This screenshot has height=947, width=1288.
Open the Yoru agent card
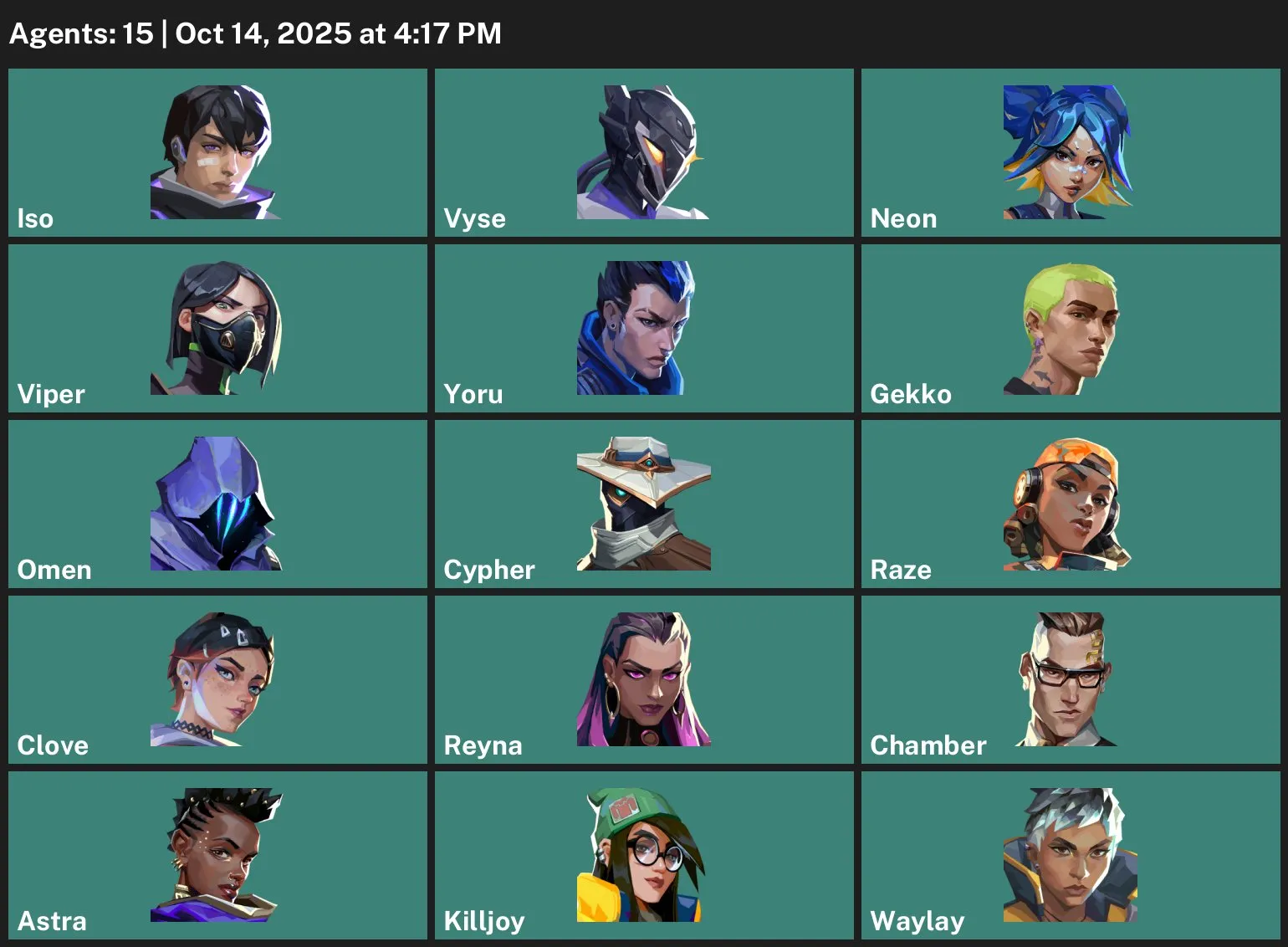[x=642, y=326]
